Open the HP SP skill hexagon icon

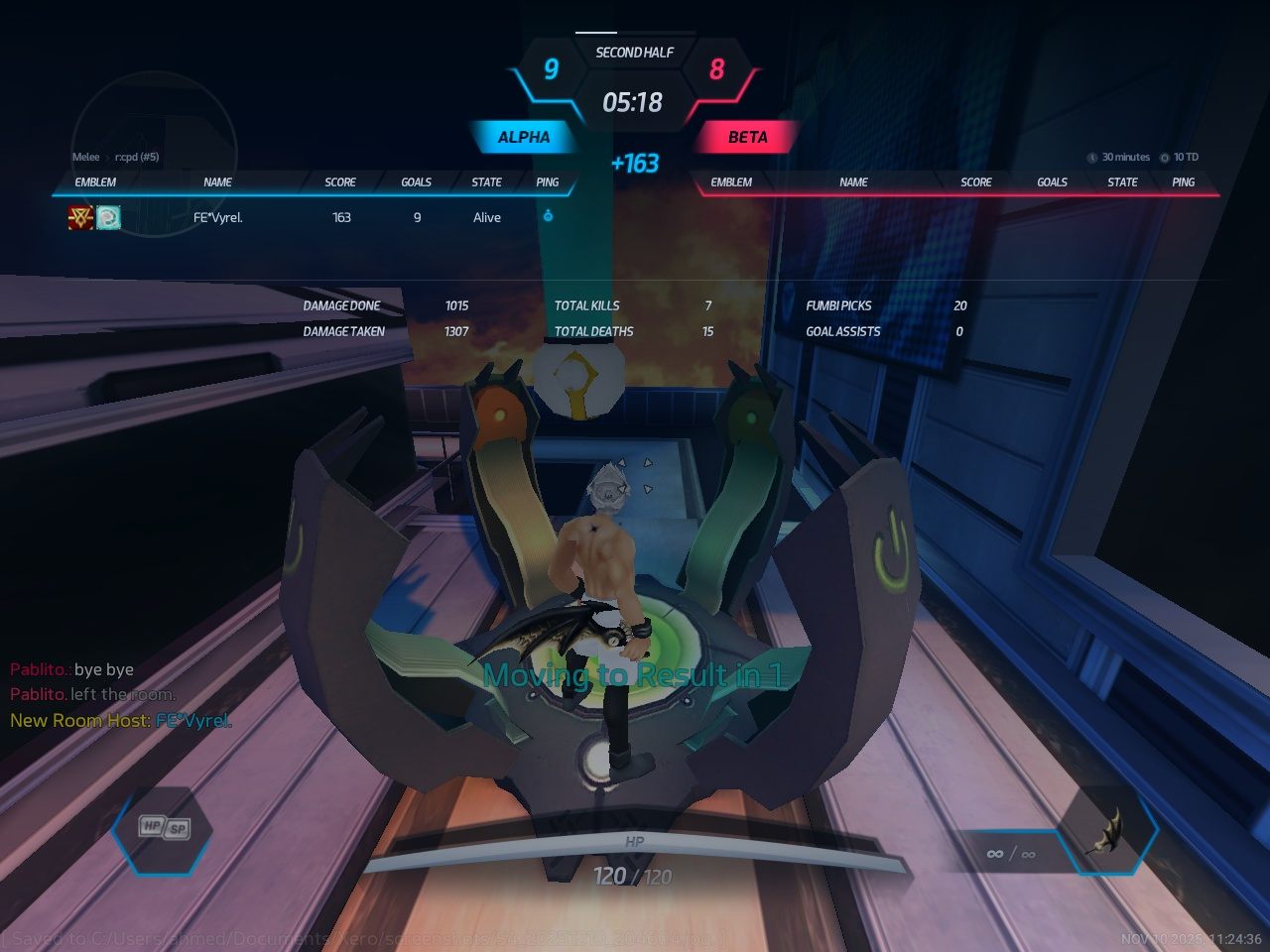[163, 829]
